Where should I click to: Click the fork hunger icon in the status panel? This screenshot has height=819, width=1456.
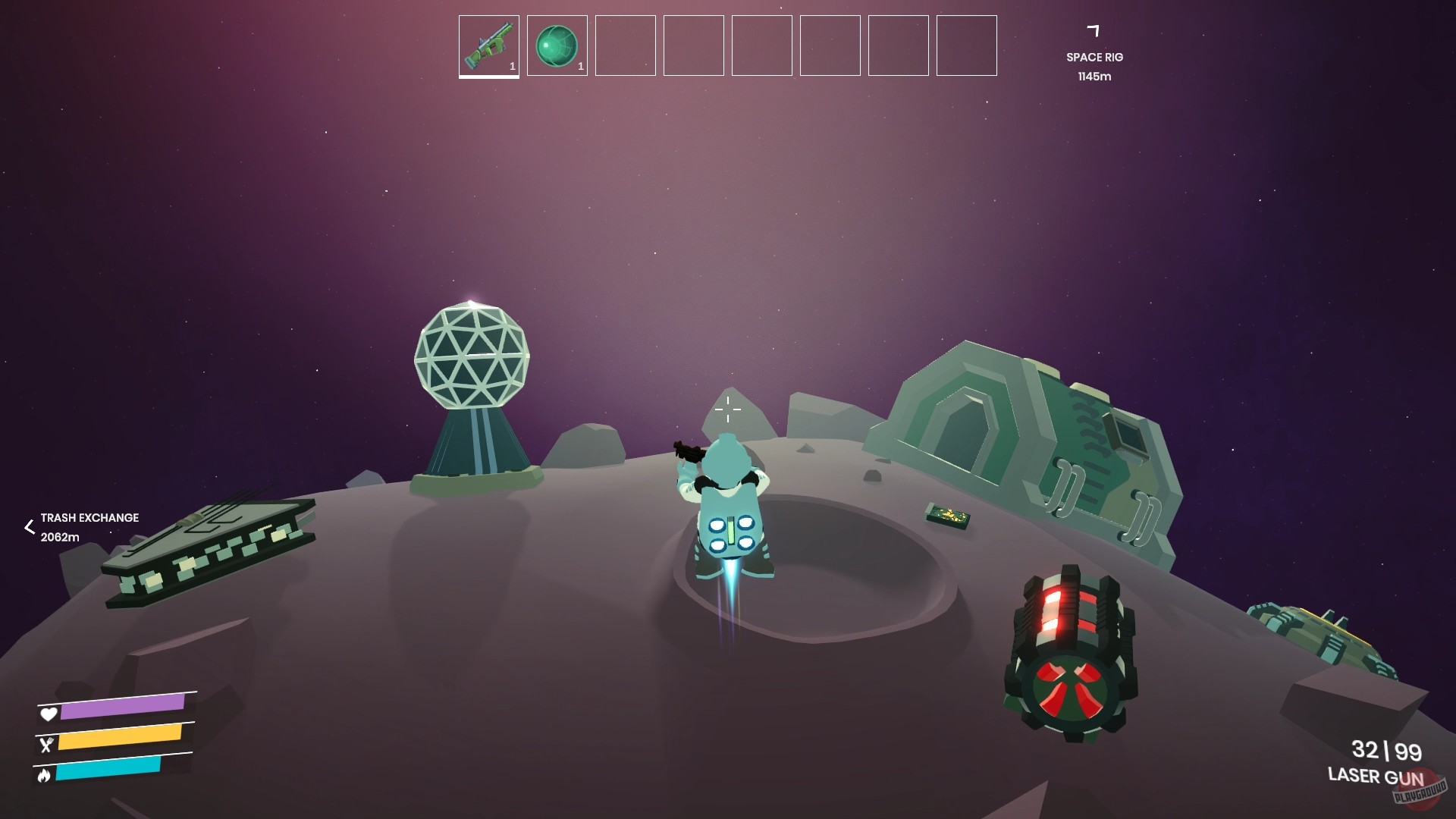pos(48,745)
